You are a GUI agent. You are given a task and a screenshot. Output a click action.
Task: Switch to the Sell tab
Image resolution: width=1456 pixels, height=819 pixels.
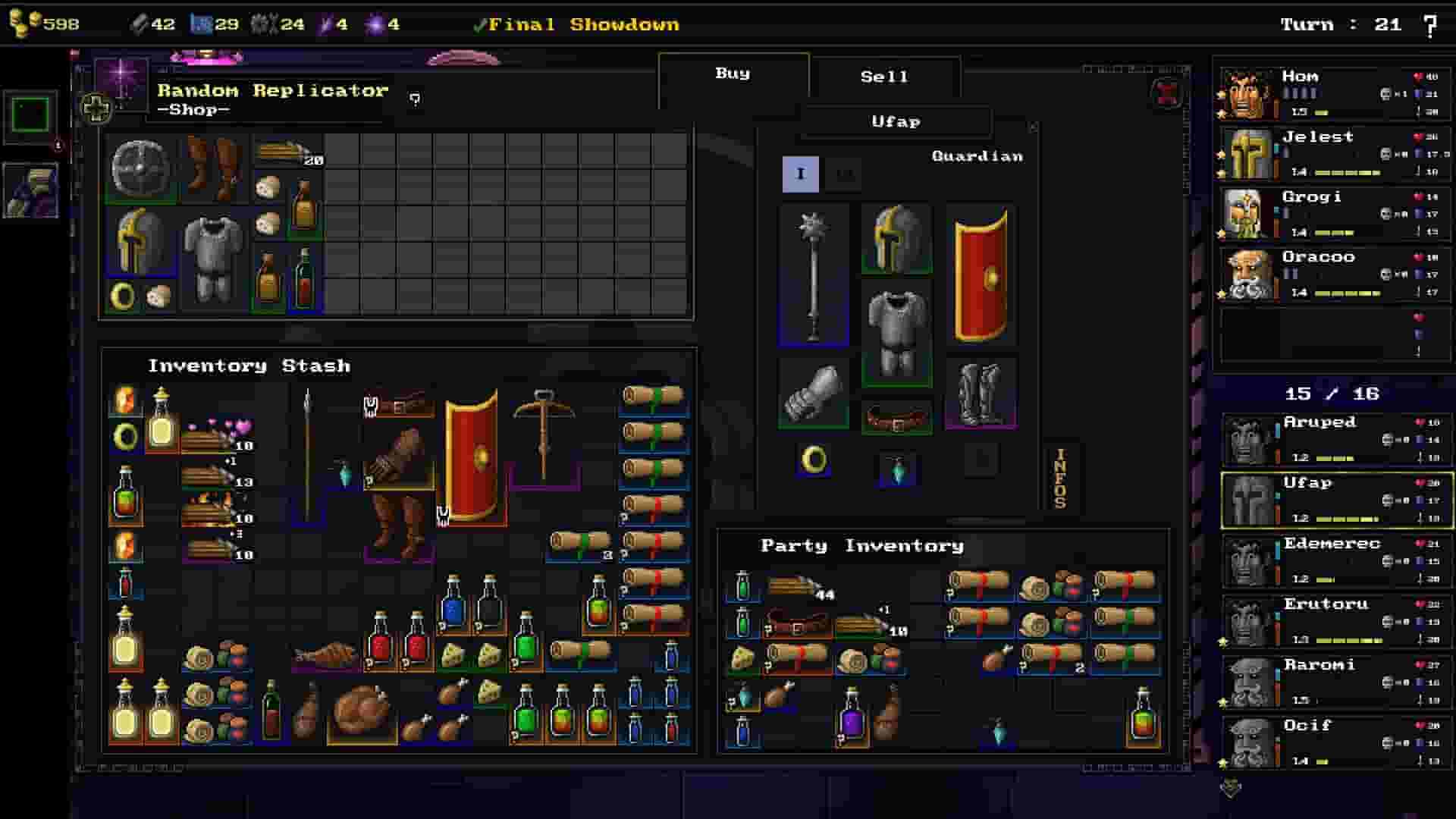[886, 76]
